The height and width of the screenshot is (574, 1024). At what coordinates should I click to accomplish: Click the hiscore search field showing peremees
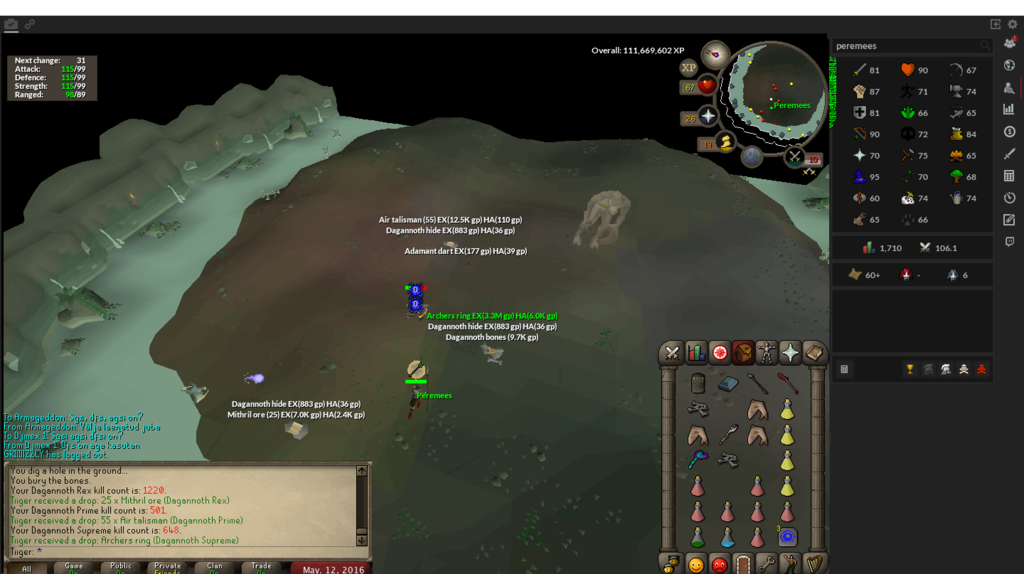coord(906,46)
